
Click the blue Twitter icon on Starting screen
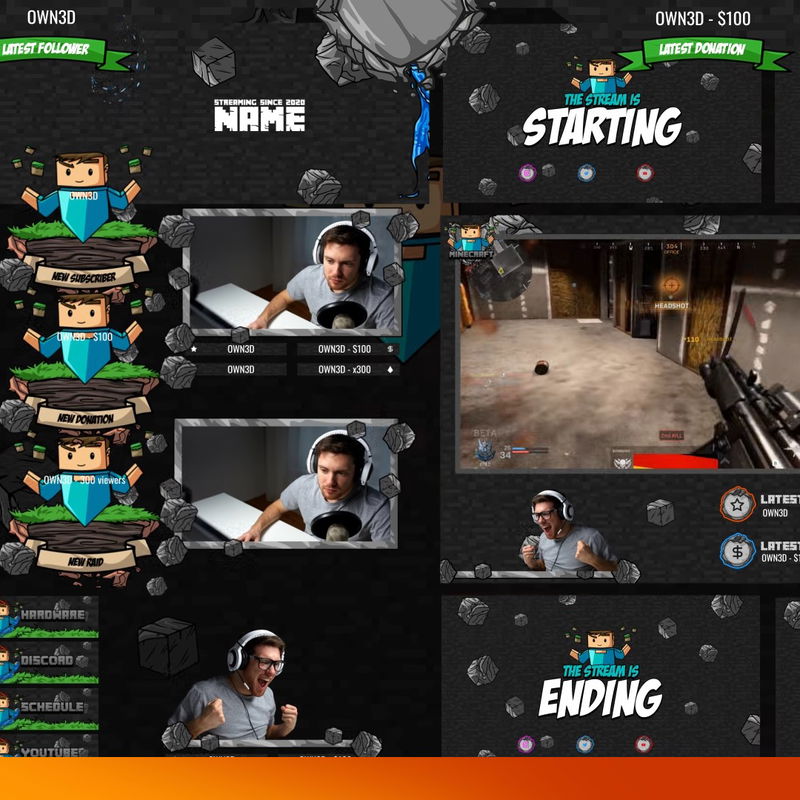pos(586,172)
